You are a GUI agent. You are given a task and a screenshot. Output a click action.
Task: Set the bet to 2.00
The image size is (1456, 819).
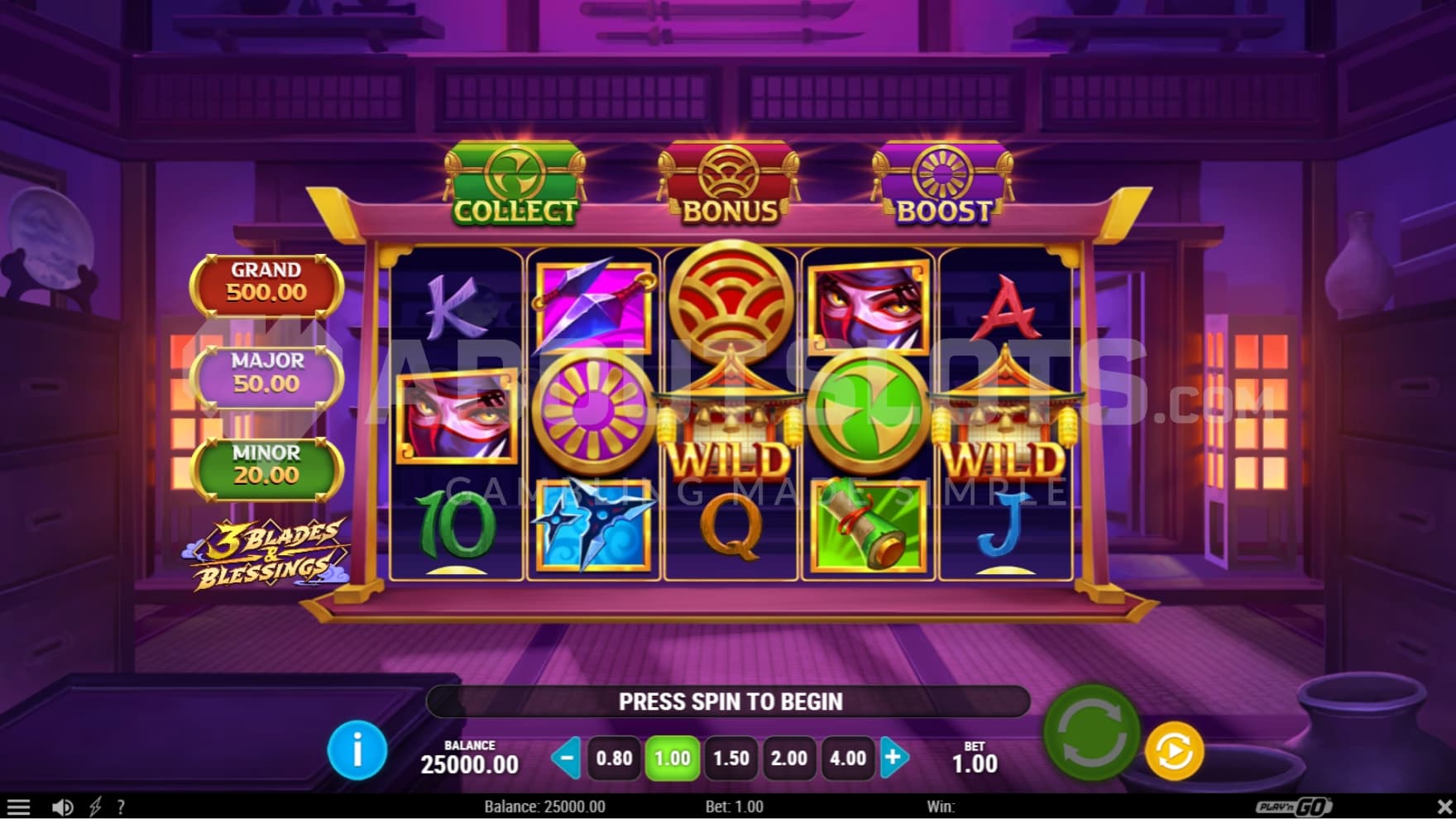click(788, 758)
